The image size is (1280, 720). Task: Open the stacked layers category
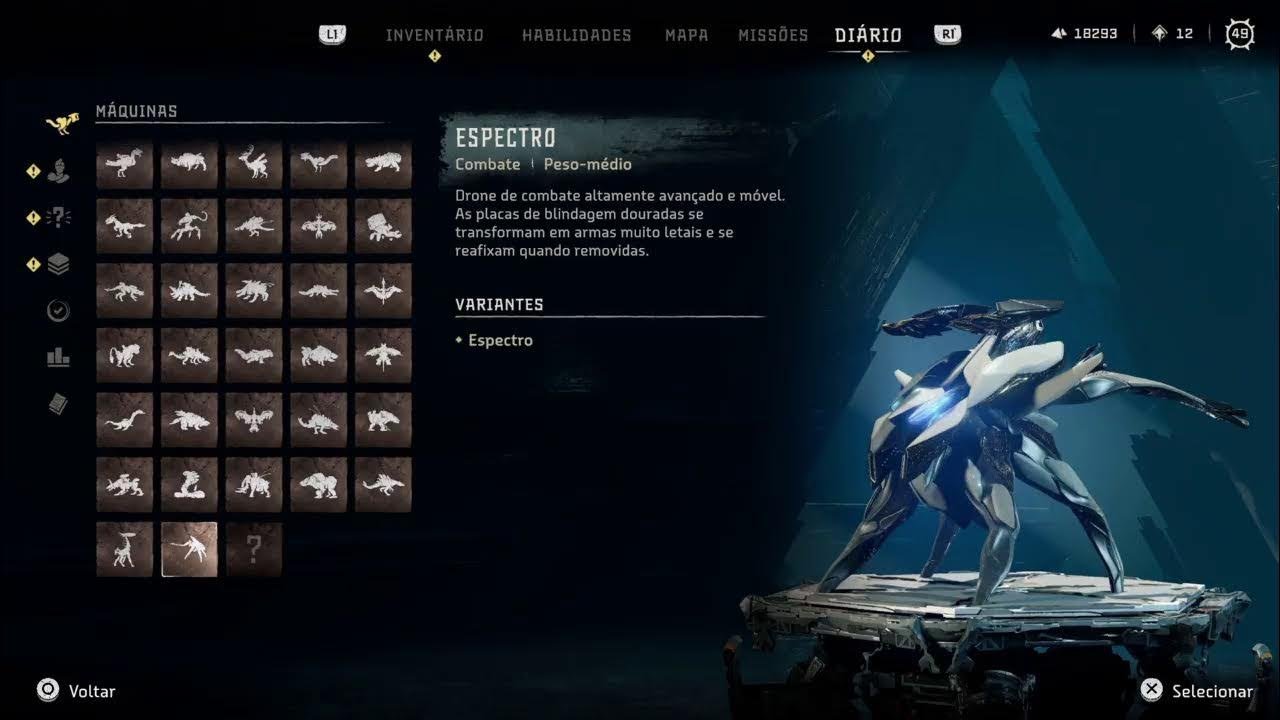click(x=59, y=264)
